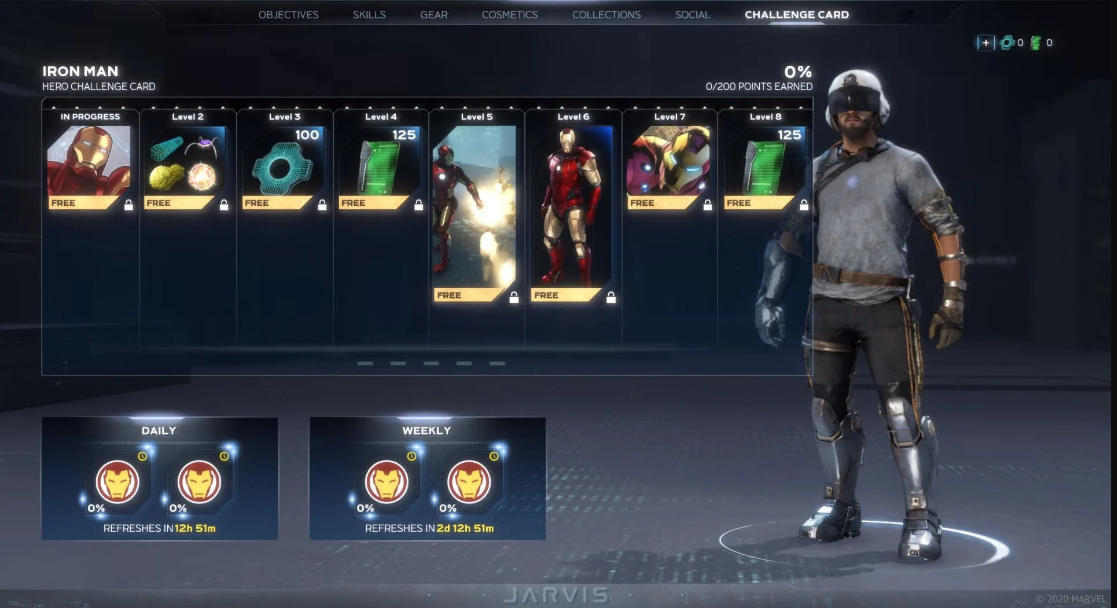Go to the Gear tab

pos(433,15)
